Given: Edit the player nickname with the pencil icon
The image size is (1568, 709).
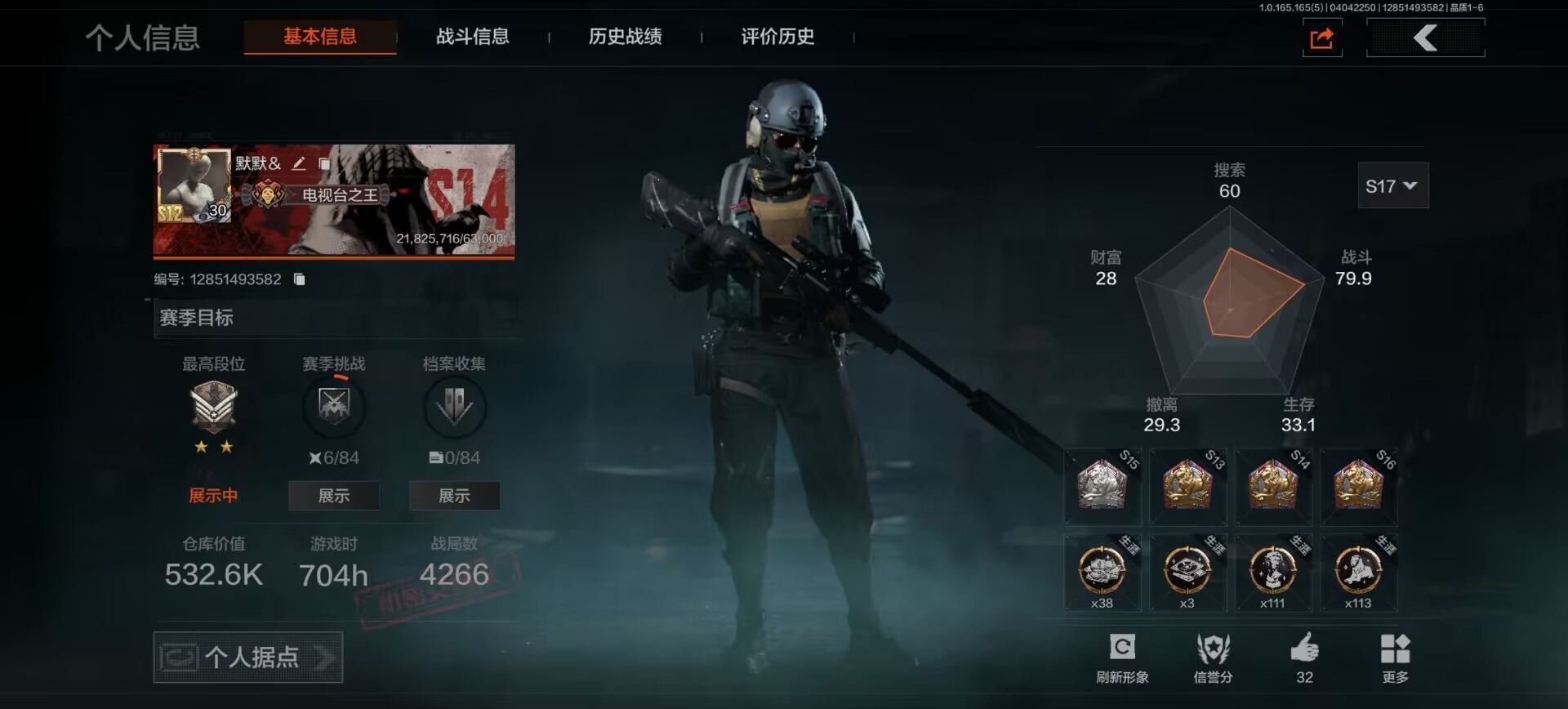Looking at the screenshot, I should (x=299, y=163).
